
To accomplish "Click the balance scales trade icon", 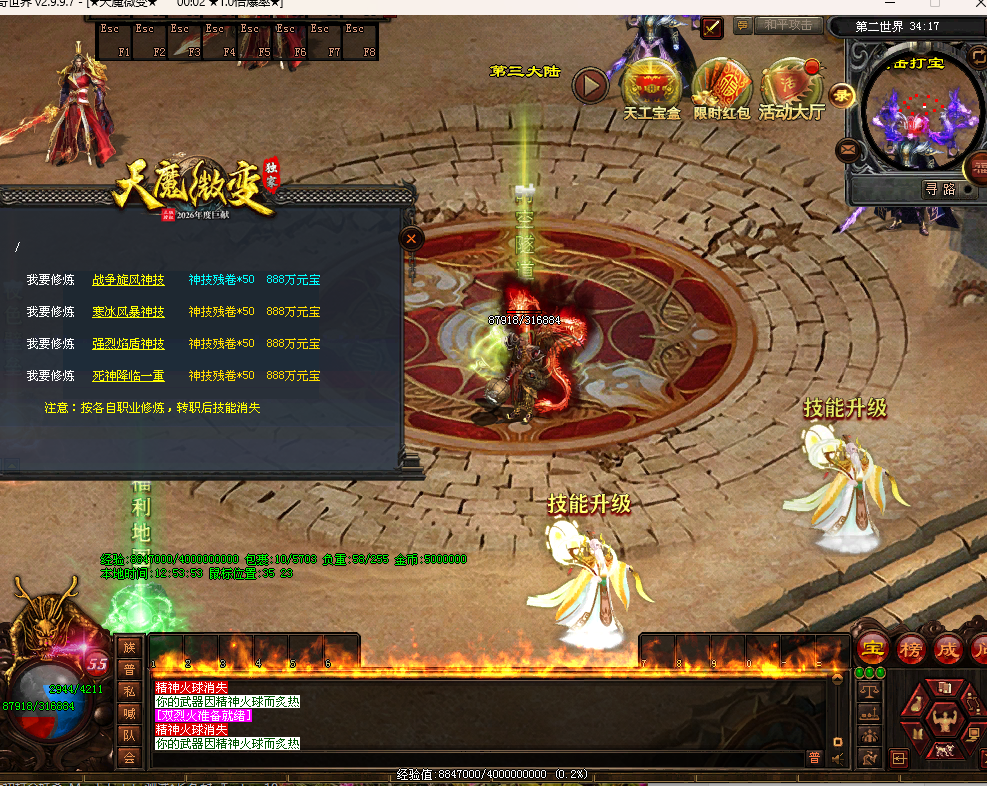I will pos(870,689).
